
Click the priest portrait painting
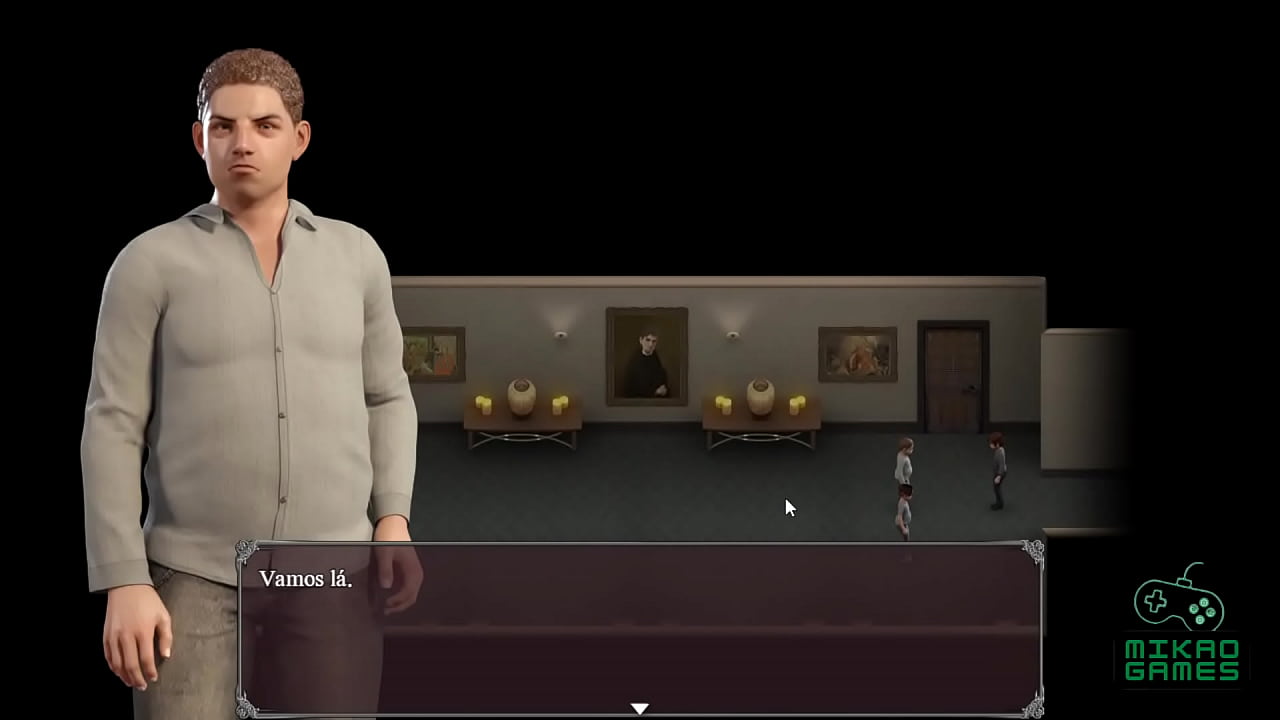(645, 355)
